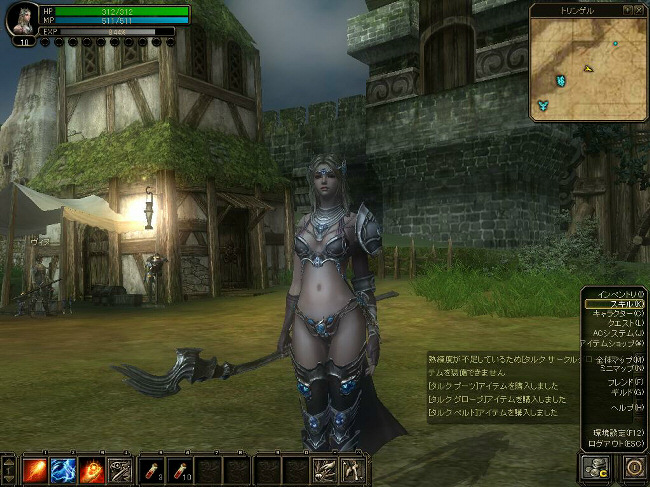Show the 全体マップ (World Map) entry
This screenshot has height=487, width=650.
pyautogui.click(x=618, y=359)
